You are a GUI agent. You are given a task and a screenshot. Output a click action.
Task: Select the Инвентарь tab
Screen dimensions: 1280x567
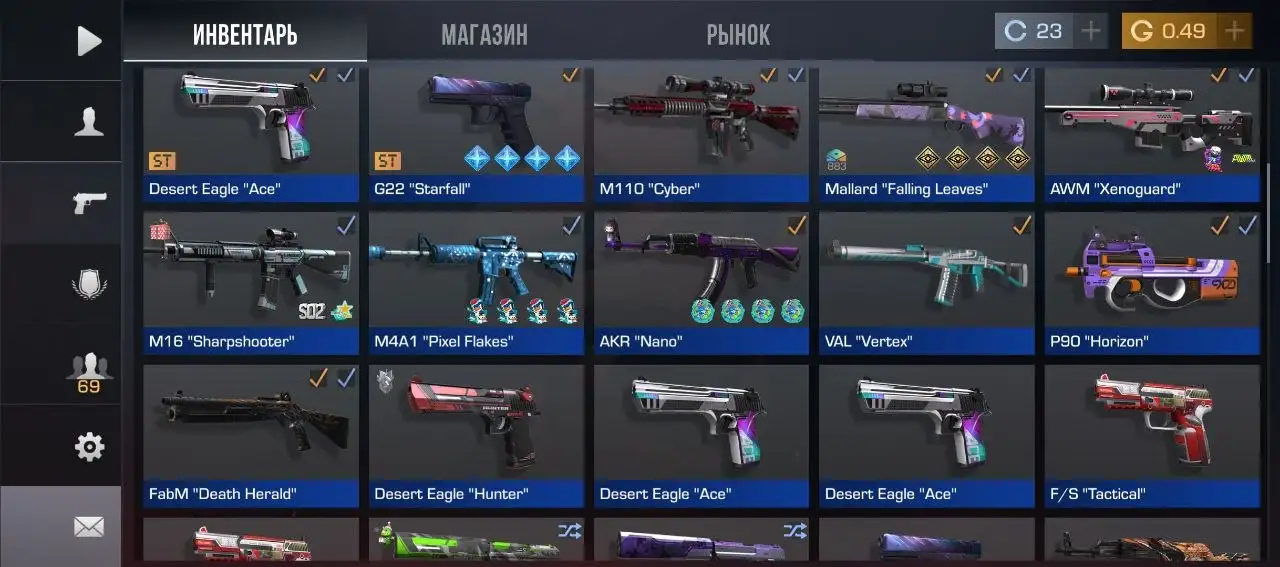tap(245, 35)
